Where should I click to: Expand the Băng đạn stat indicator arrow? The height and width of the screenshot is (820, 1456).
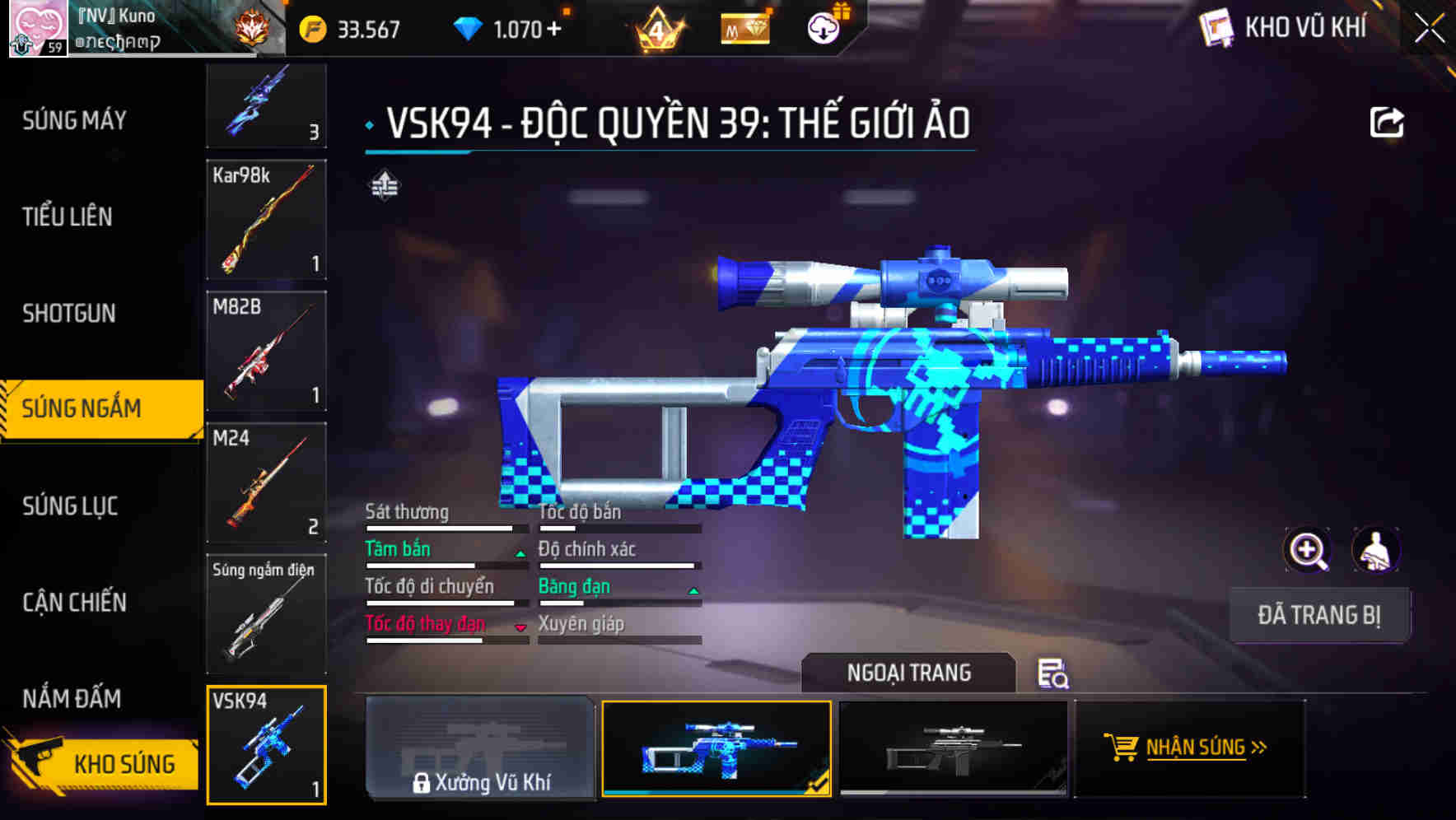692,590
